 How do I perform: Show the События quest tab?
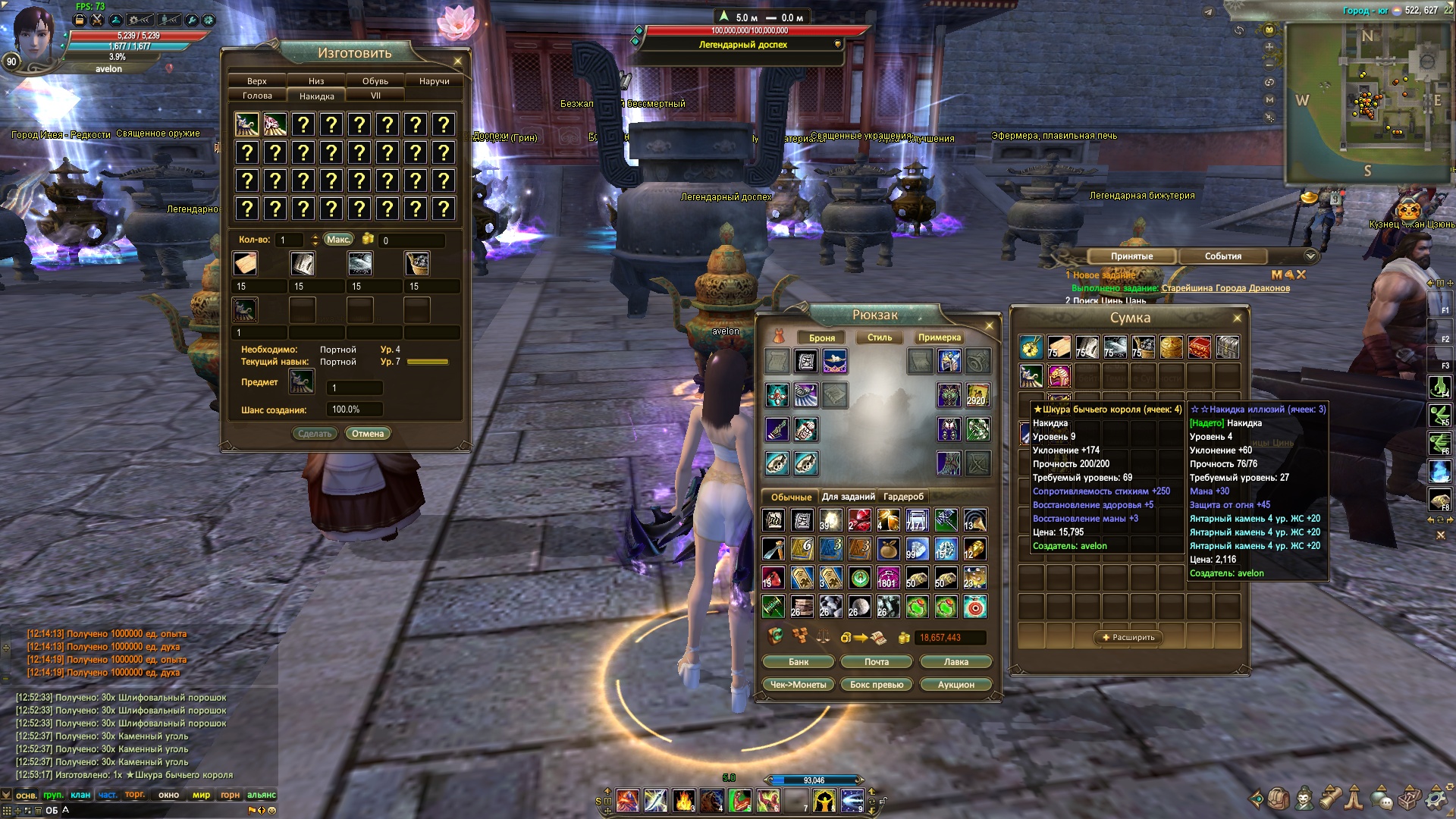[1222, 256]
